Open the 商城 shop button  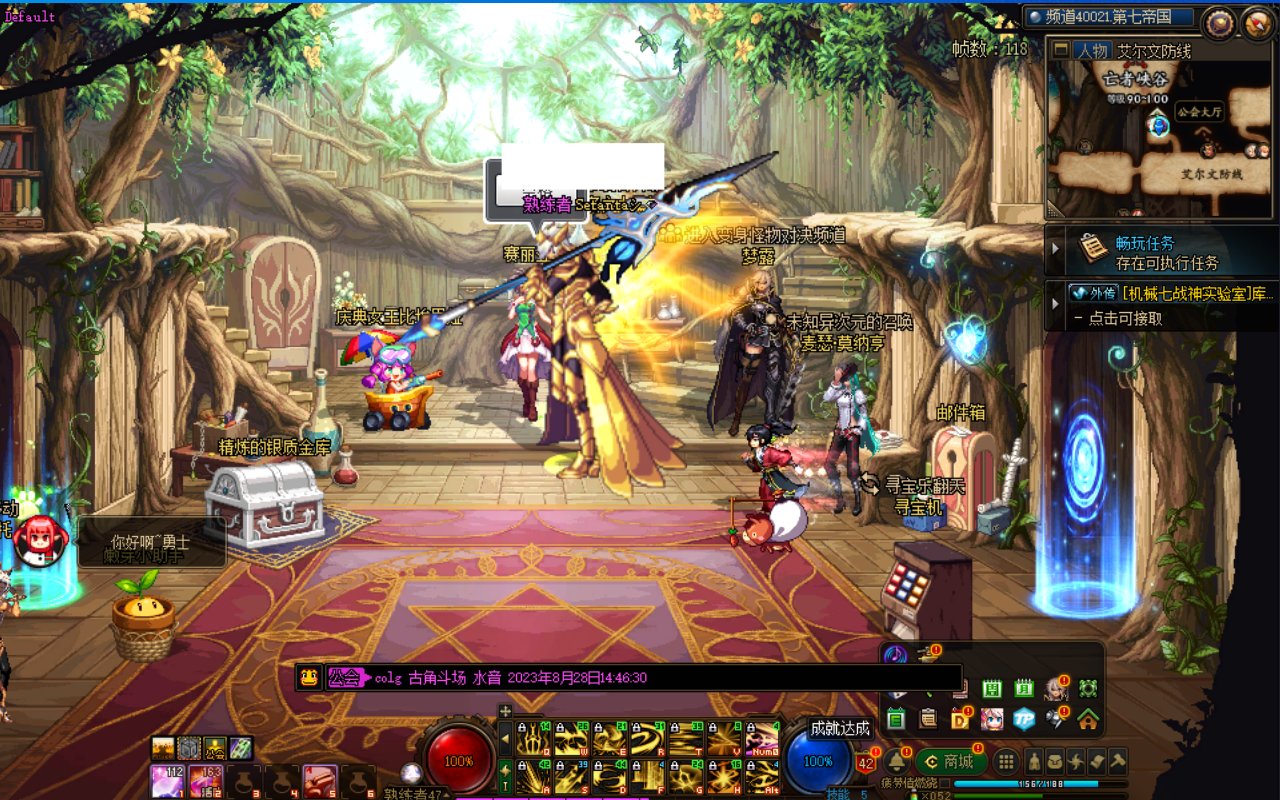(951, 761)
